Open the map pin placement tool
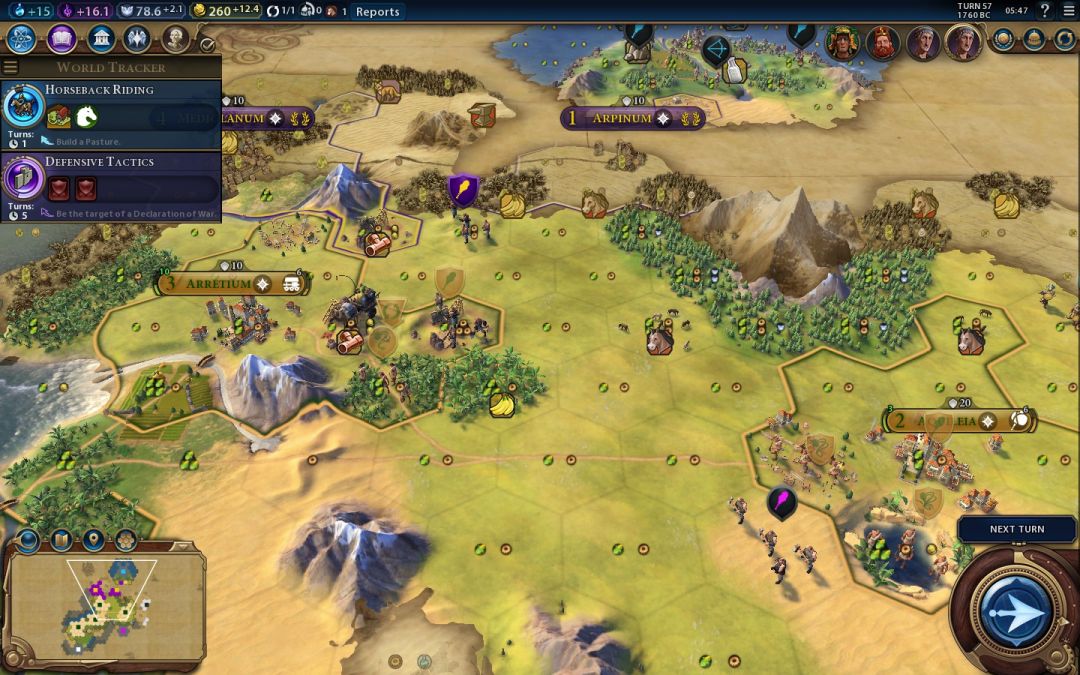1080x675 pixels. pos(93,541)
